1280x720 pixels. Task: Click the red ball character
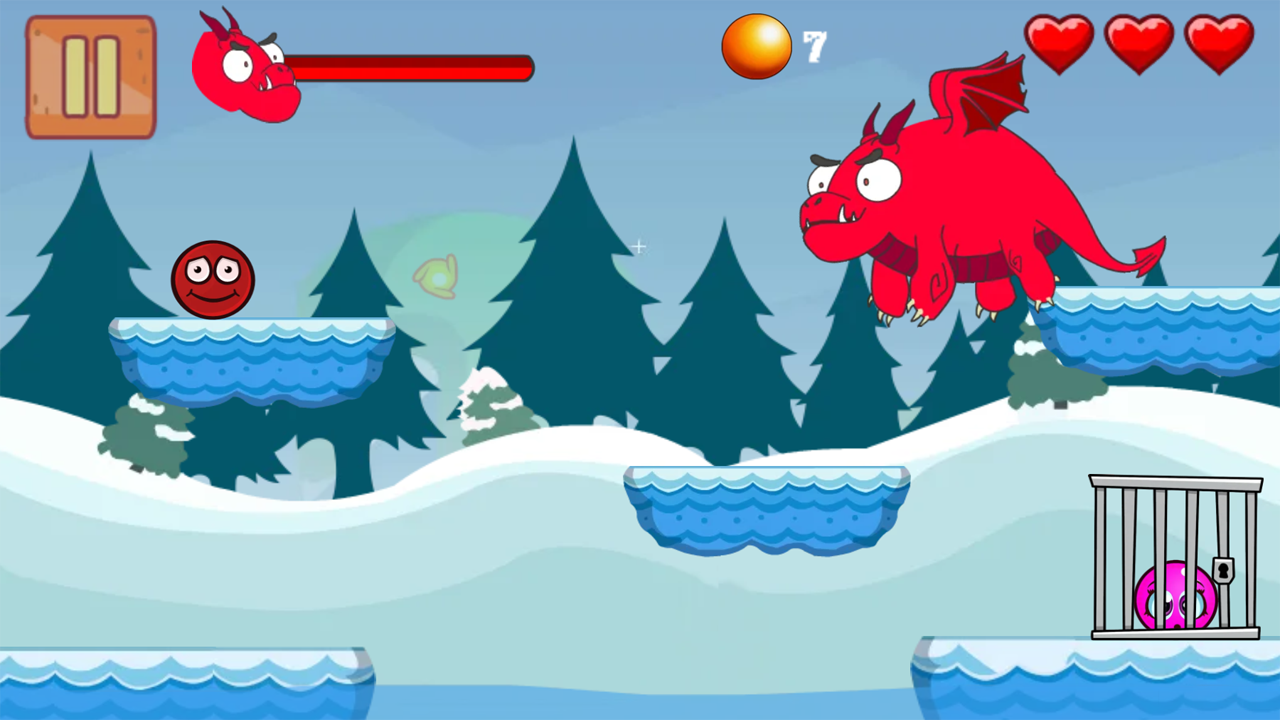click(213, 278)
